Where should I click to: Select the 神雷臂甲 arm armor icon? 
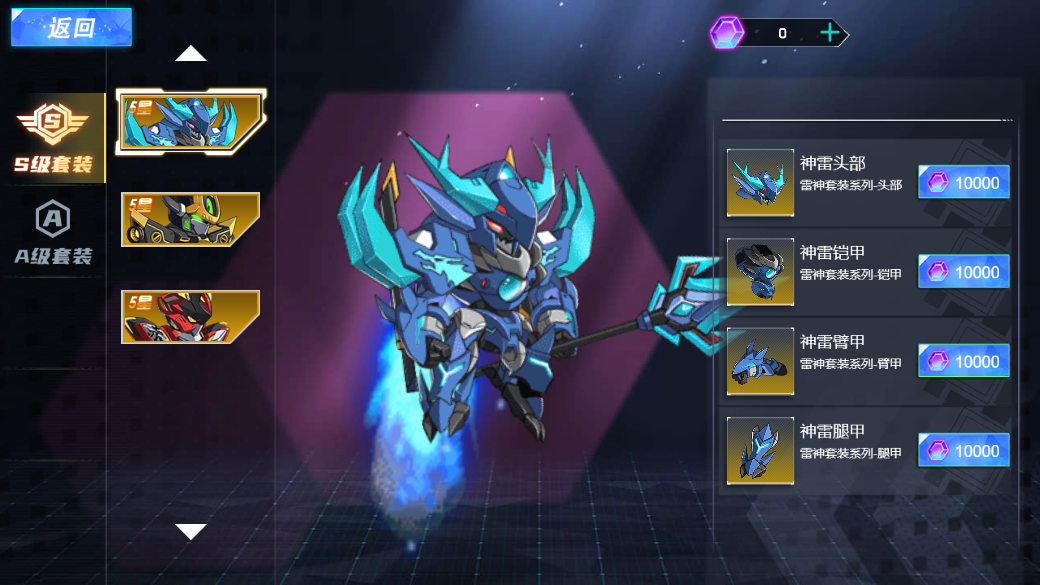760,361
